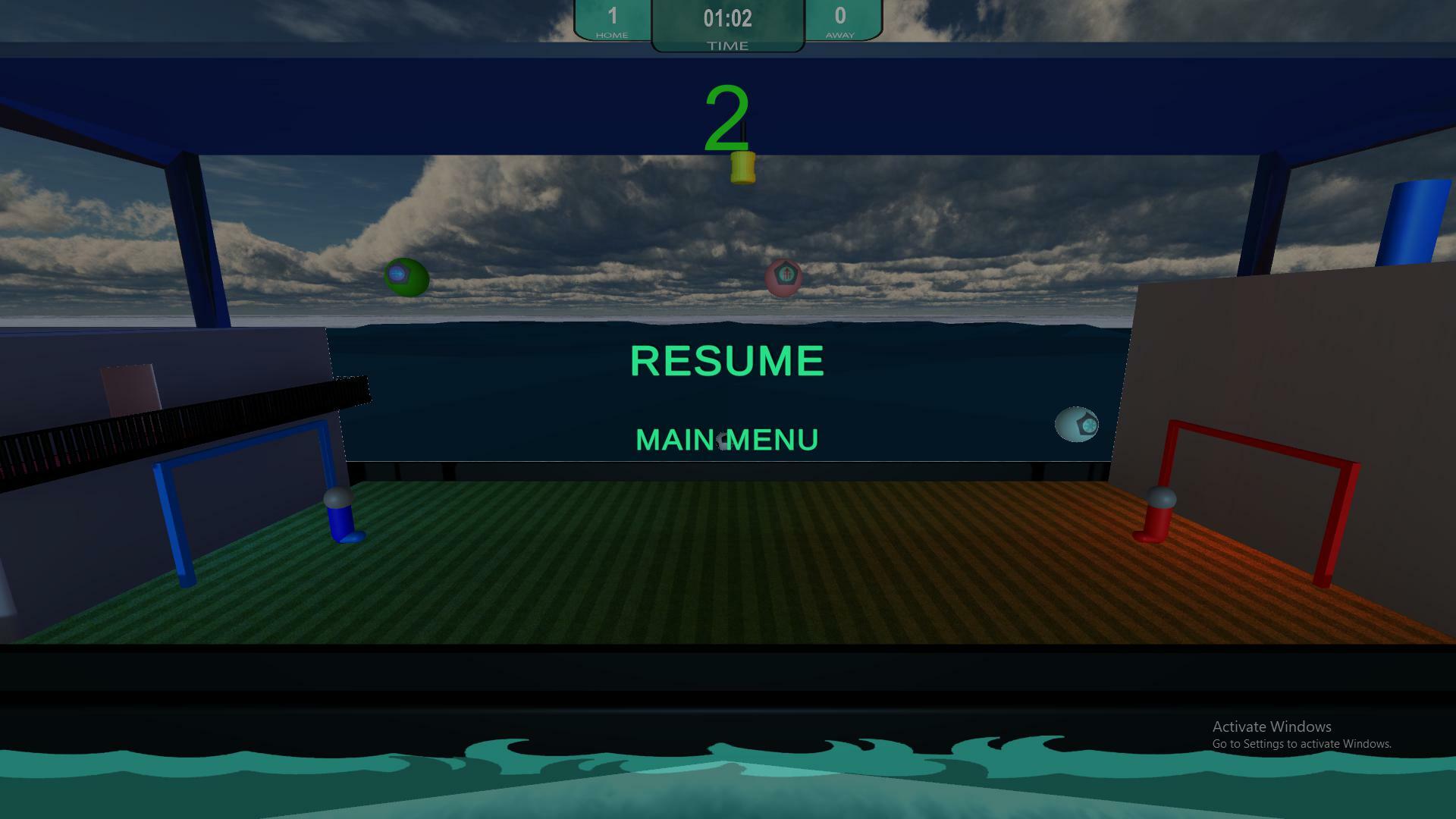Click the AWAY score panel showing 0
Screen dimensions: 1456x819
840,20
